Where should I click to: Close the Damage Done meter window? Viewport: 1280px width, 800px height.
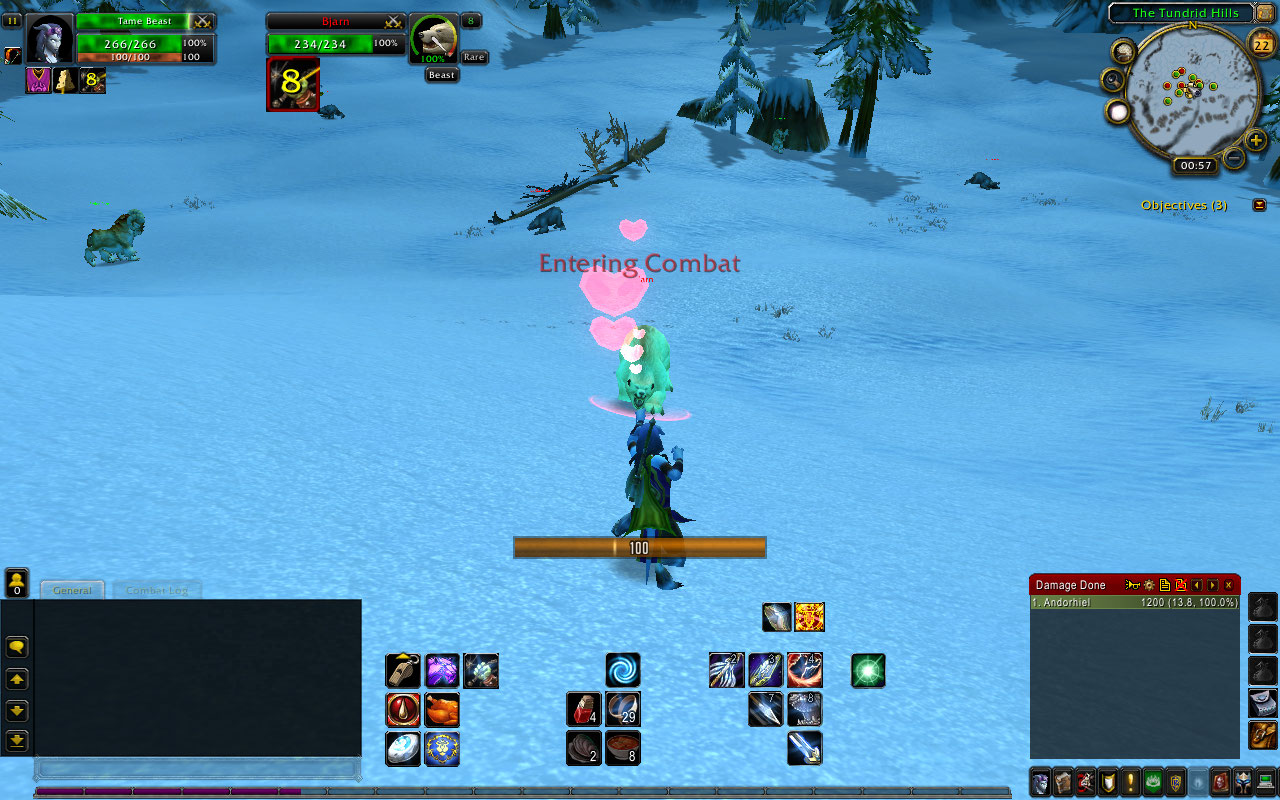point(1229,585)
